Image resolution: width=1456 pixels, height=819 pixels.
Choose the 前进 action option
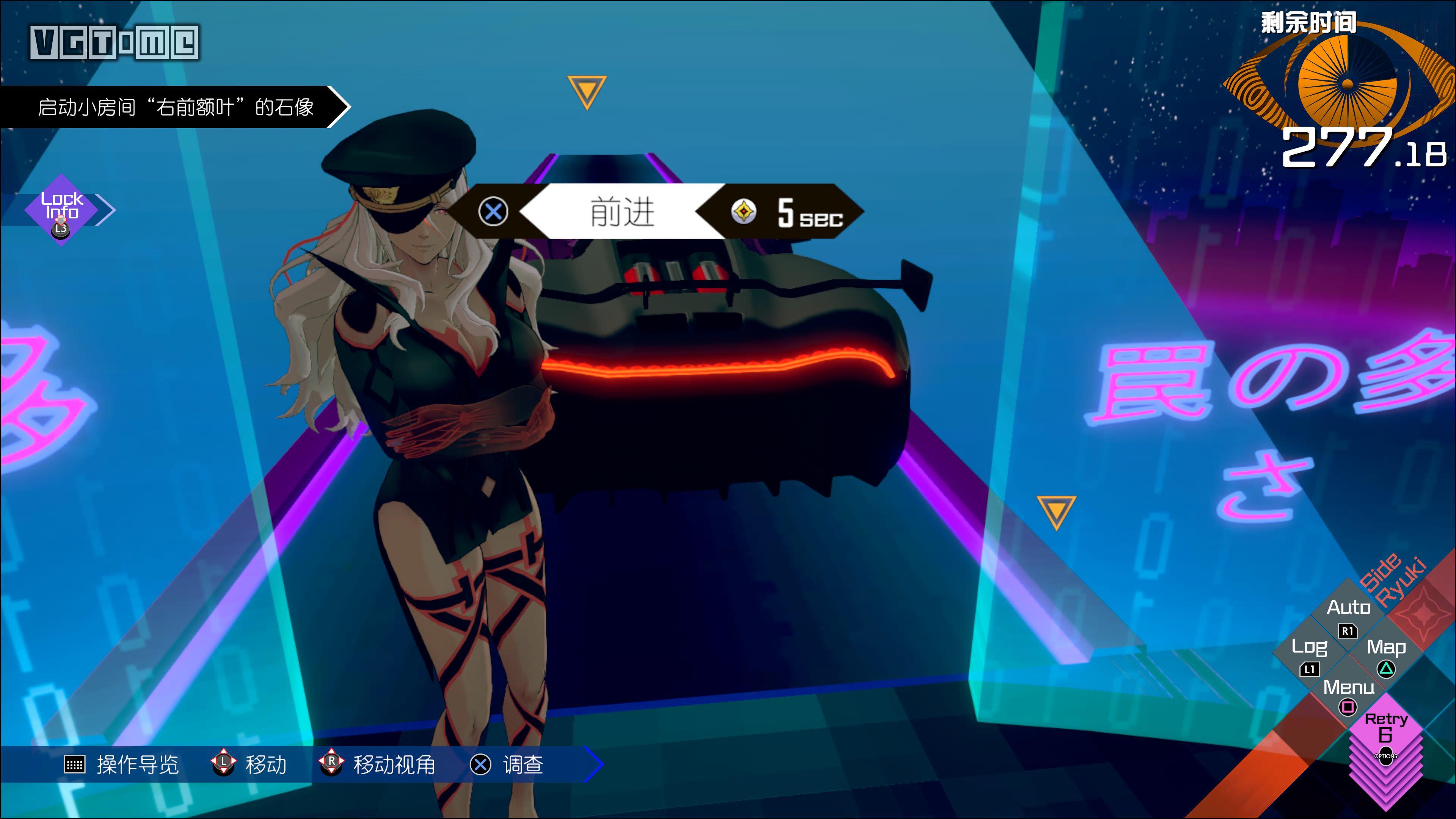622,212
